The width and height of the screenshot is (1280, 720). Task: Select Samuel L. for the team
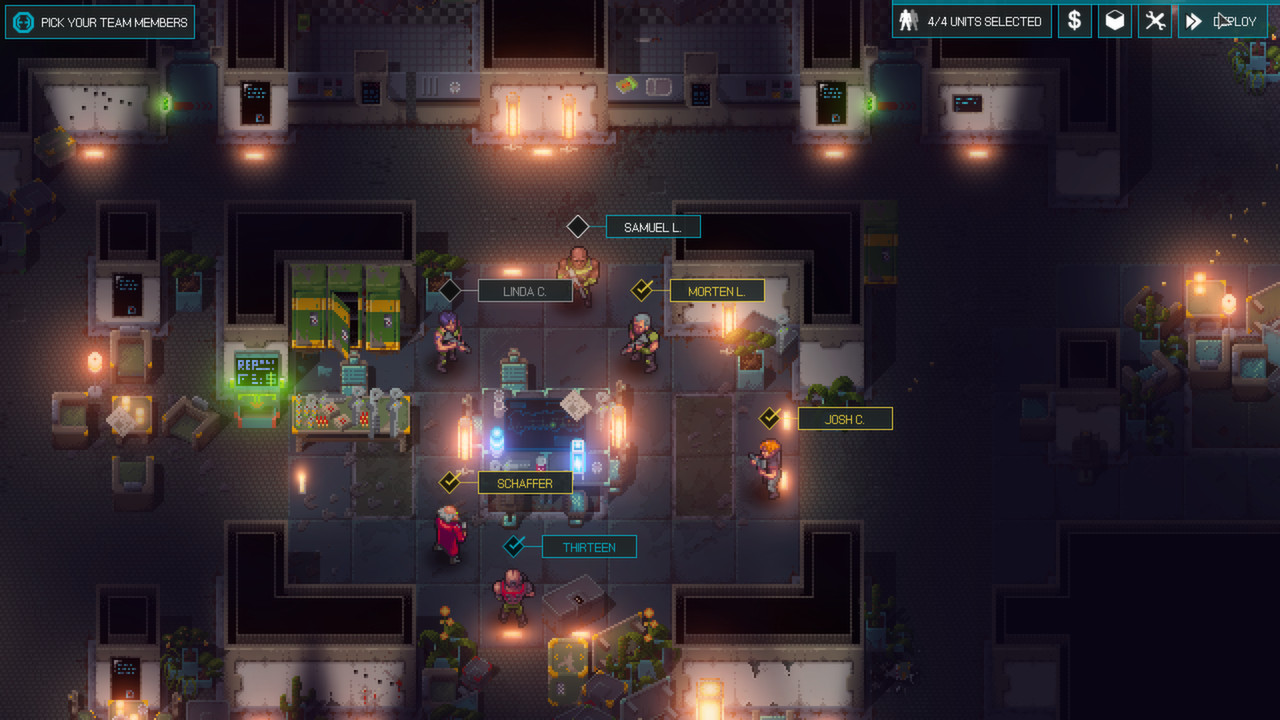tap(578, 227)
